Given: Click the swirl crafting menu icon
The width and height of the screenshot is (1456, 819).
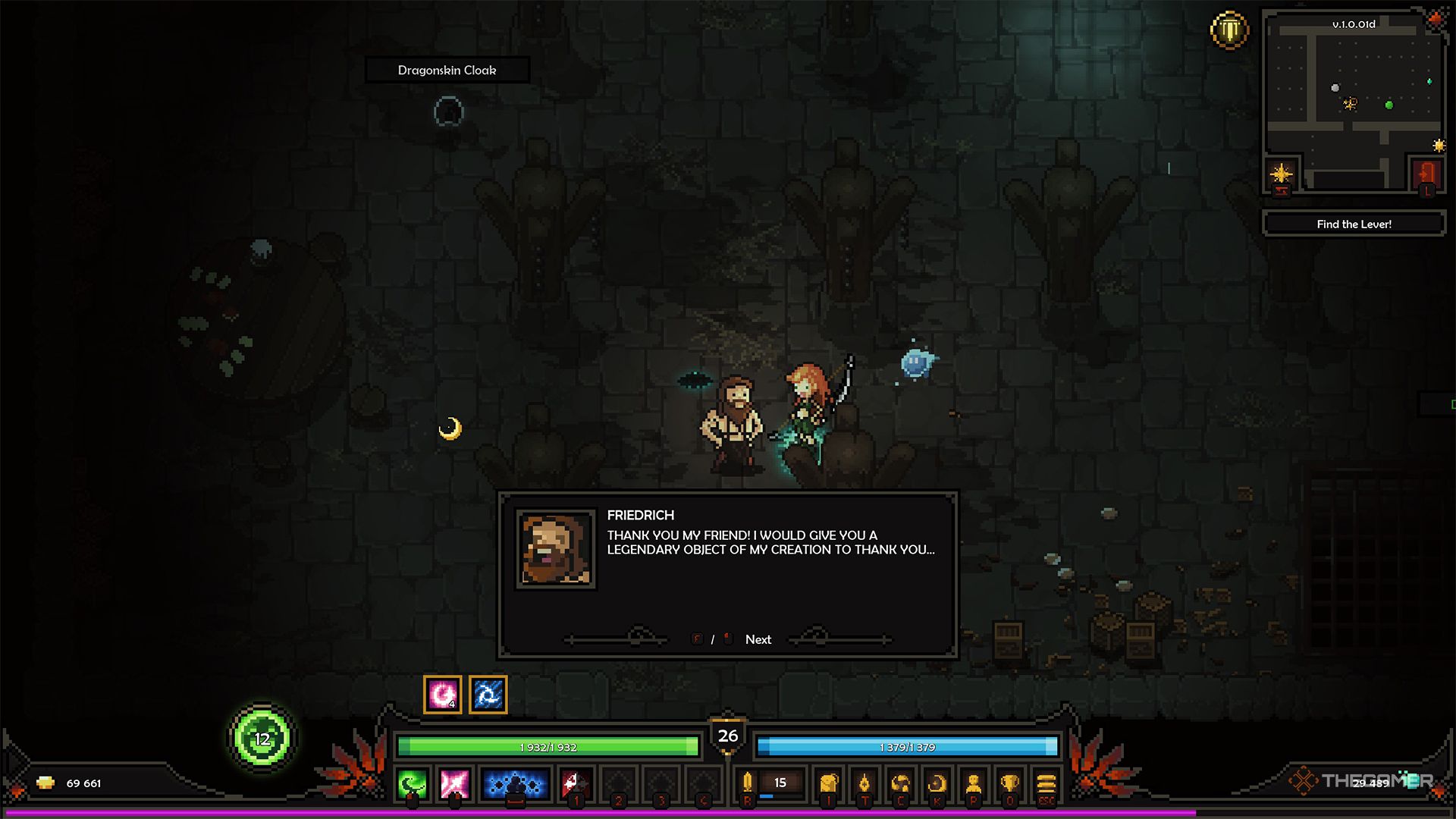Looking at the screenshot, I should 901,783.
